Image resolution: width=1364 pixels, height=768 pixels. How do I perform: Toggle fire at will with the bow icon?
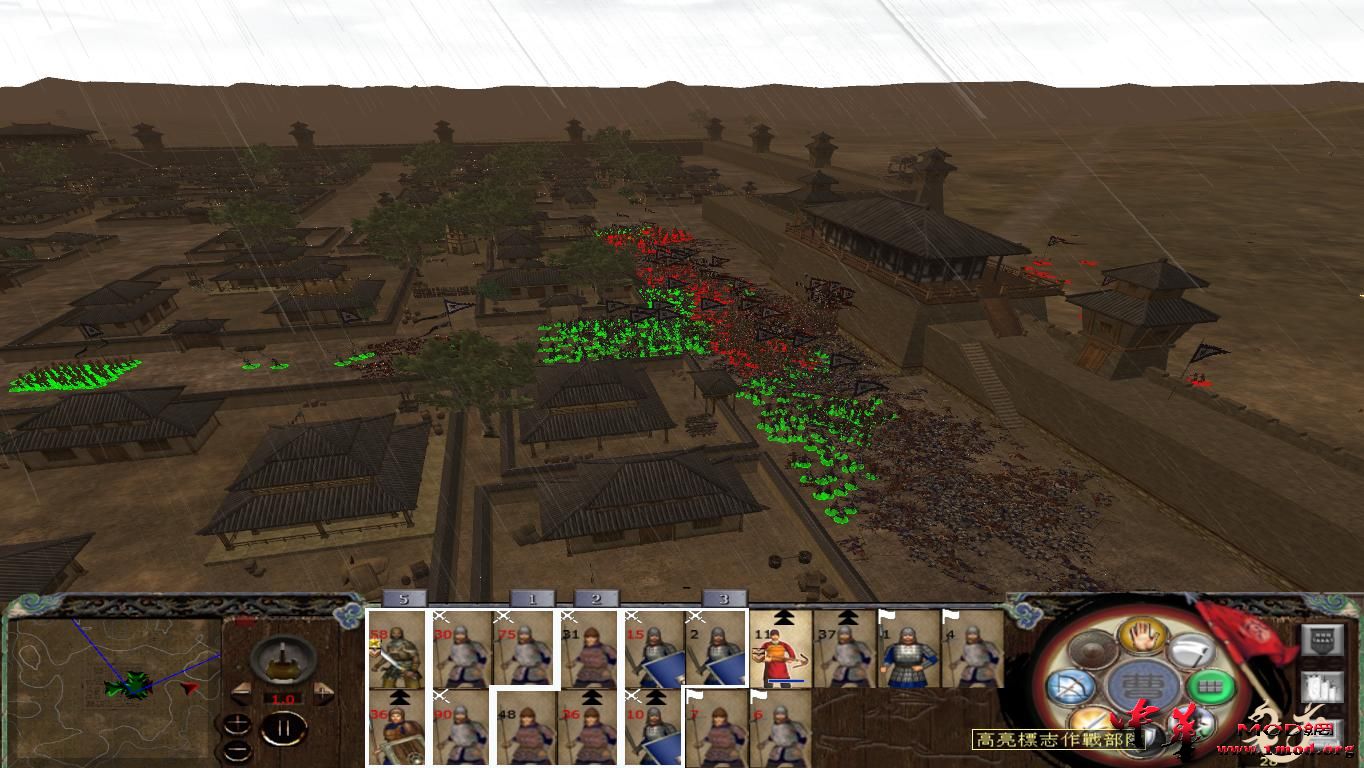click(1072, 689)
